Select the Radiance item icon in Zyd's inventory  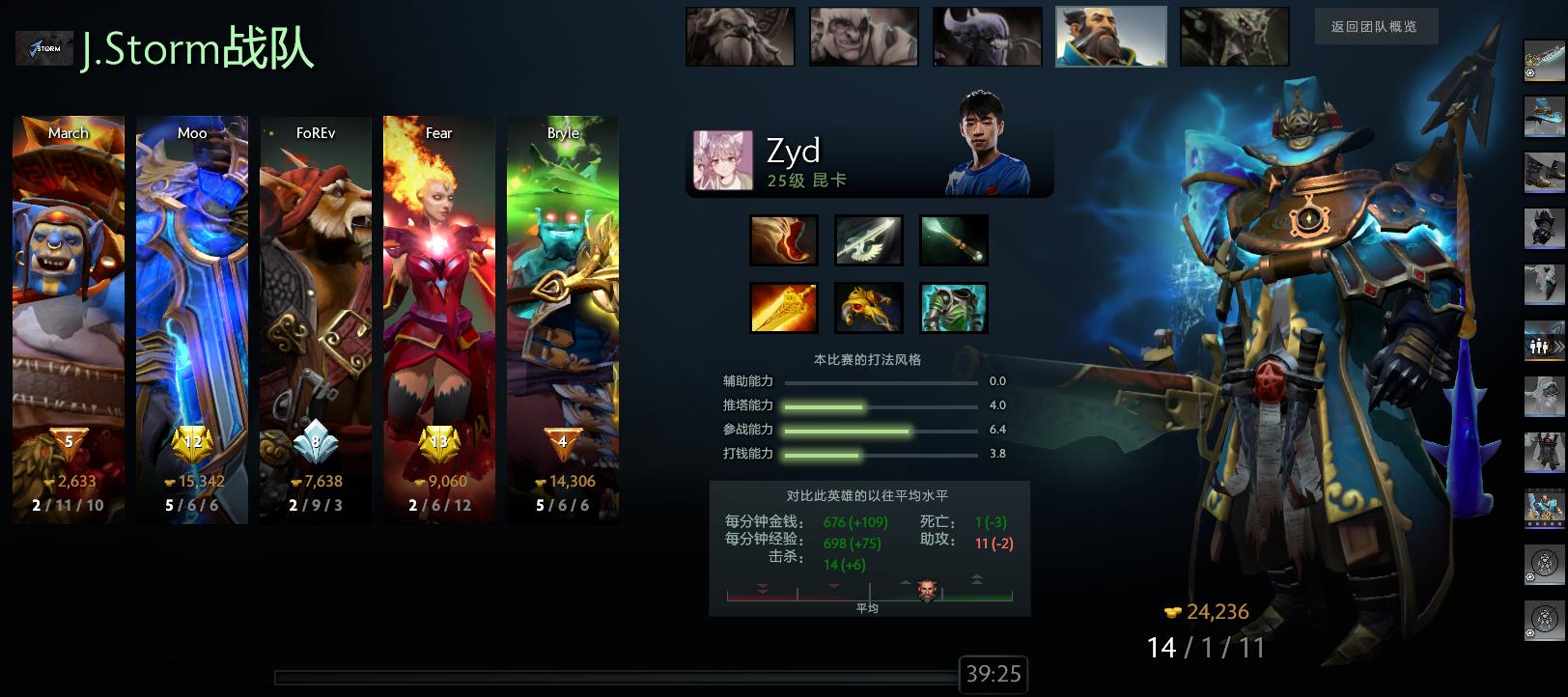tap(785, 307)
